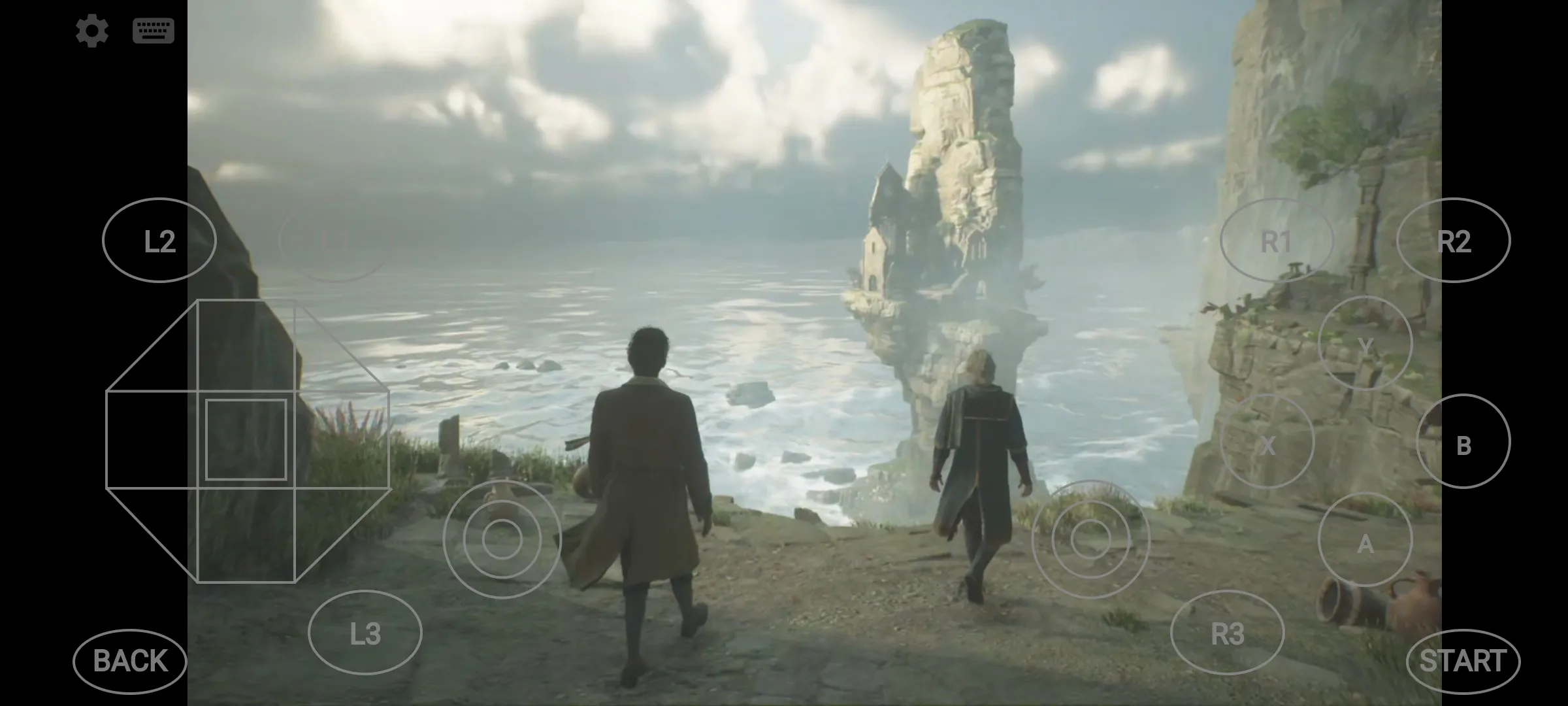Tap the R3 stick button
1568x706 pixels.
1227,632
